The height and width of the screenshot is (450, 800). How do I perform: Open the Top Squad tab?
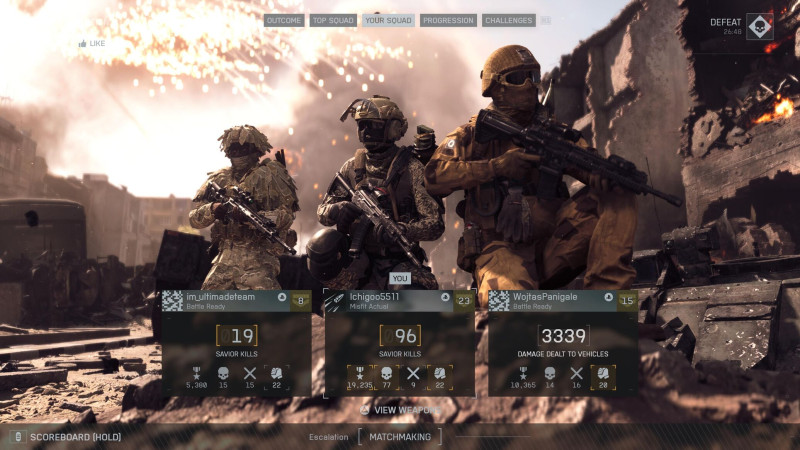pos(333,20)
